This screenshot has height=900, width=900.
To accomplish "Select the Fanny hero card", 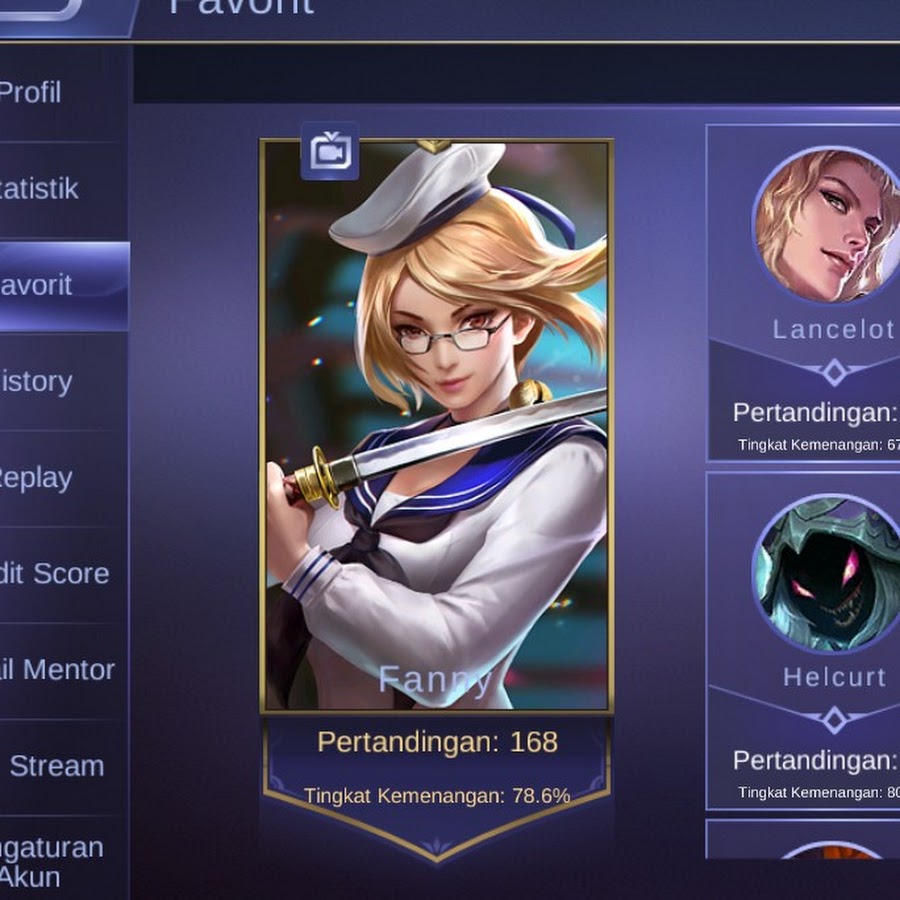I will [x=436, y=425].
